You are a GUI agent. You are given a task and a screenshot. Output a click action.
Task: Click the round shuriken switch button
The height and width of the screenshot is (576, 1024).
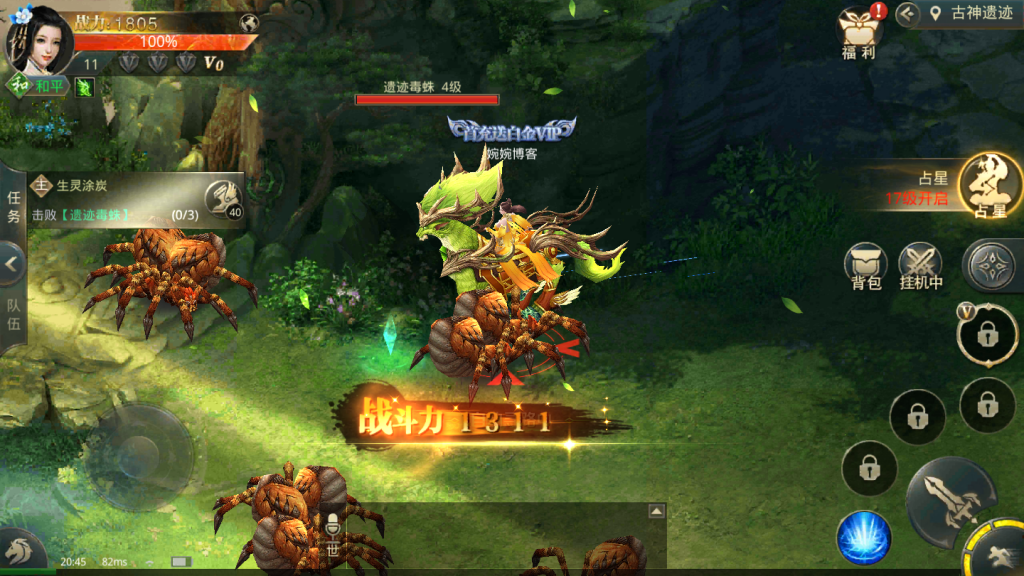[992, 264]
